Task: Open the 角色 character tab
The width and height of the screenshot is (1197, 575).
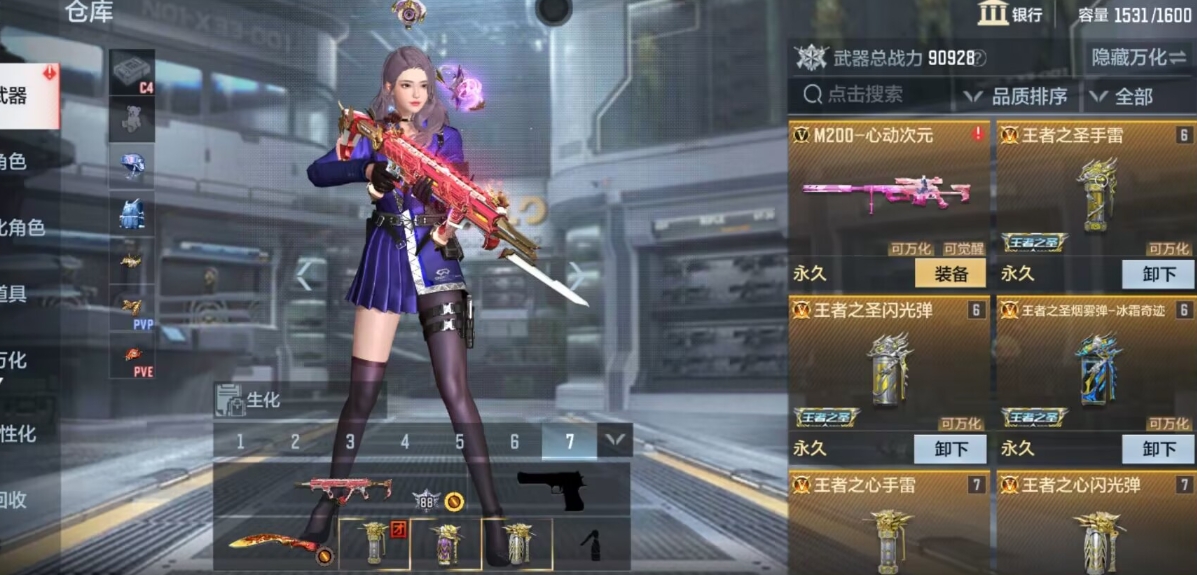Action: [14, 162]
